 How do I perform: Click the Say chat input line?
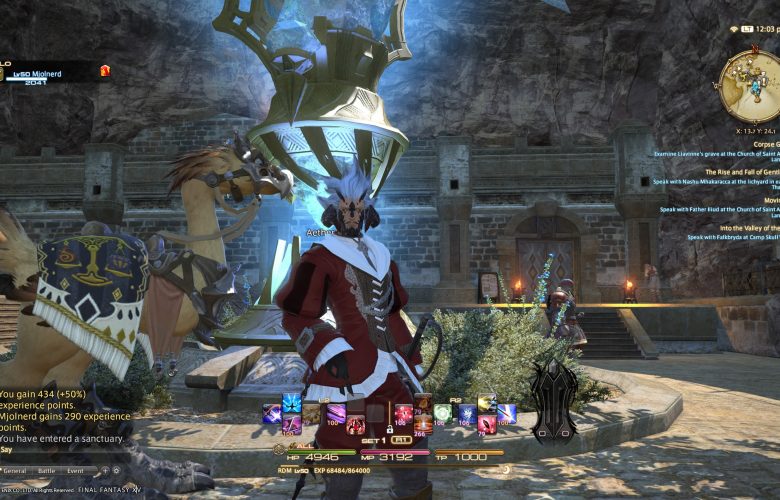tap(60, 450)
